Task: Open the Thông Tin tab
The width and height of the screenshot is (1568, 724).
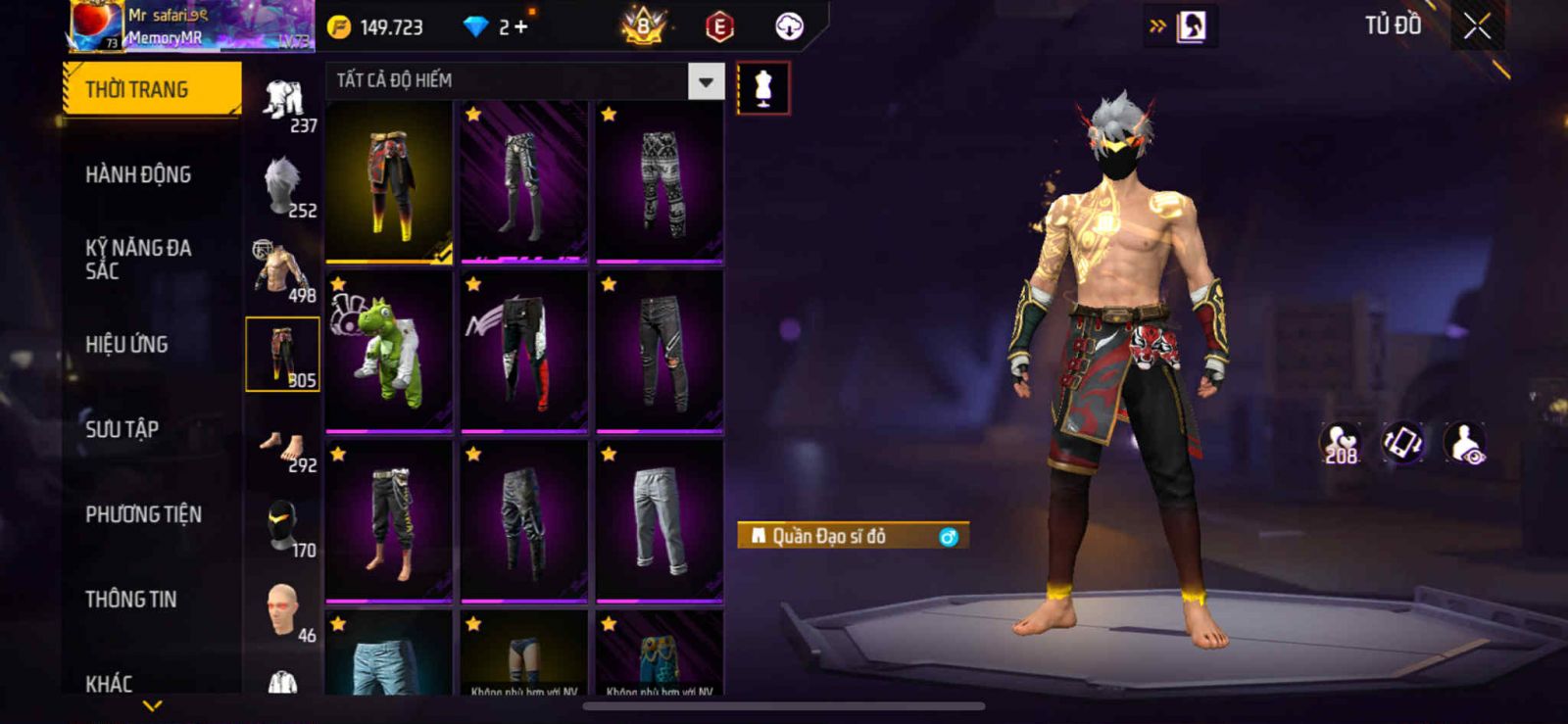Action: coord(130,600)
